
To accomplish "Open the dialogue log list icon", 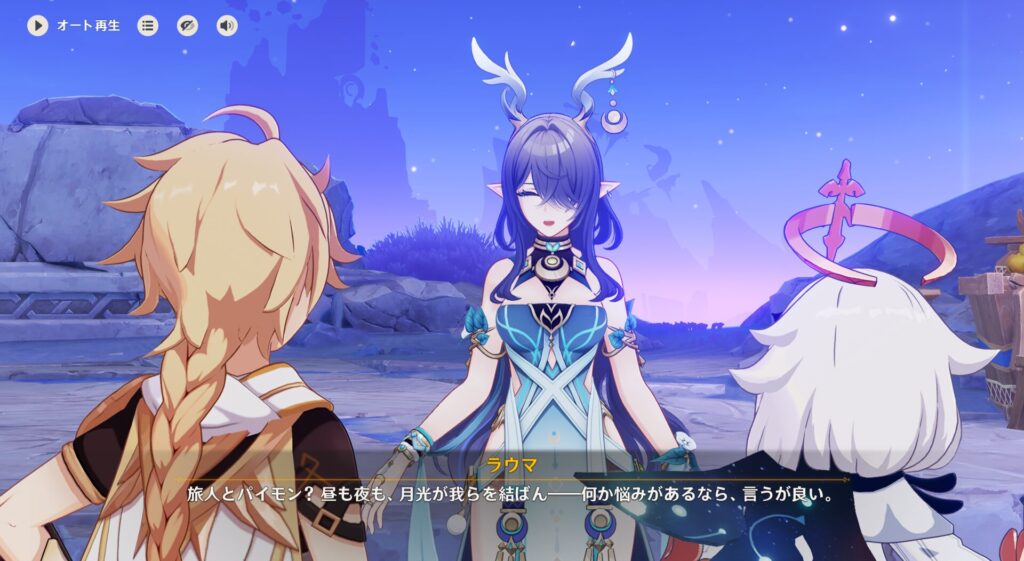I will coord(148,26).
